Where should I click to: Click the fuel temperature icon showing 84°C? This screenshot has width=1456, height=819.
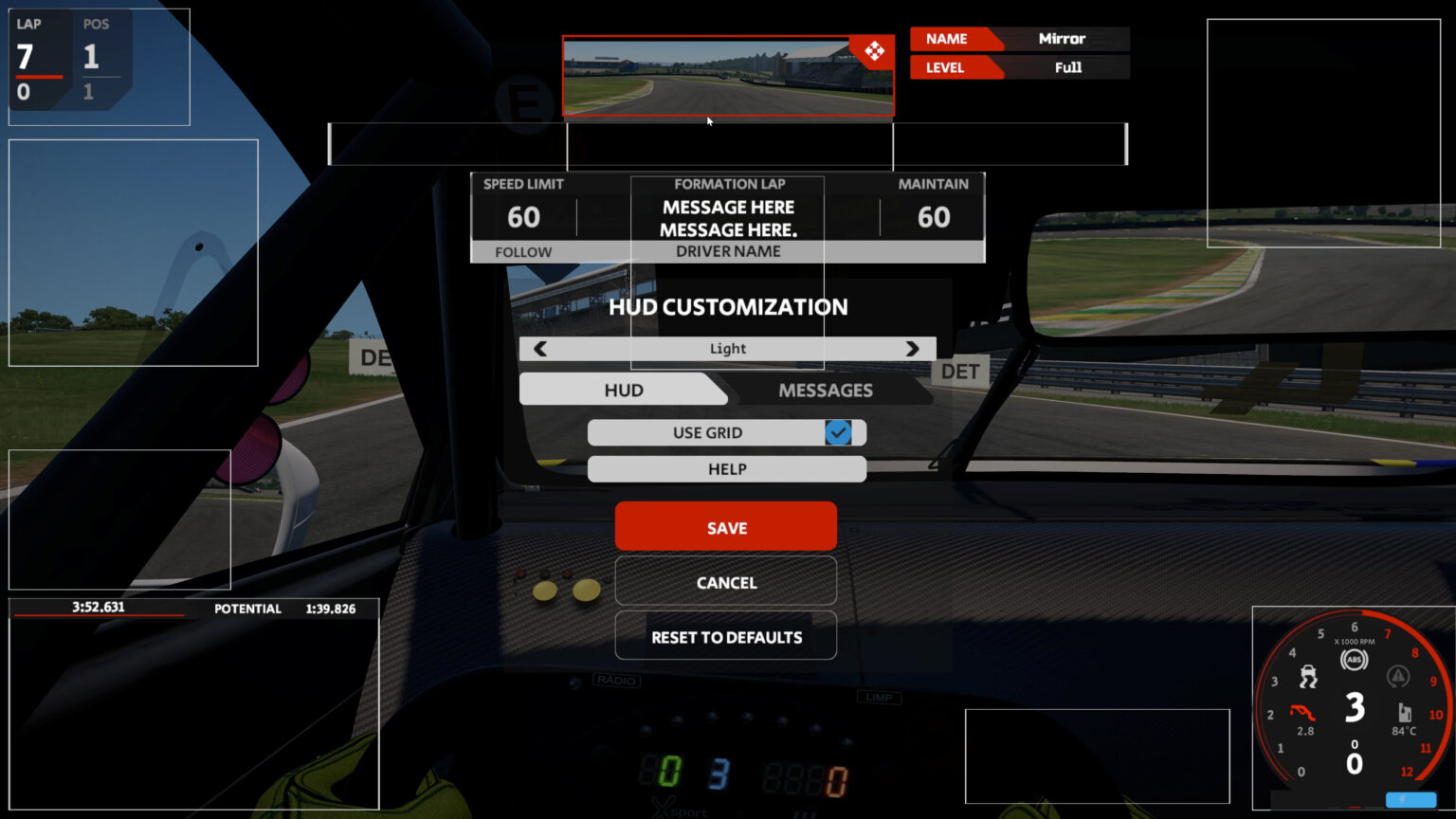pyautogui.click(x=1405, y=712)
